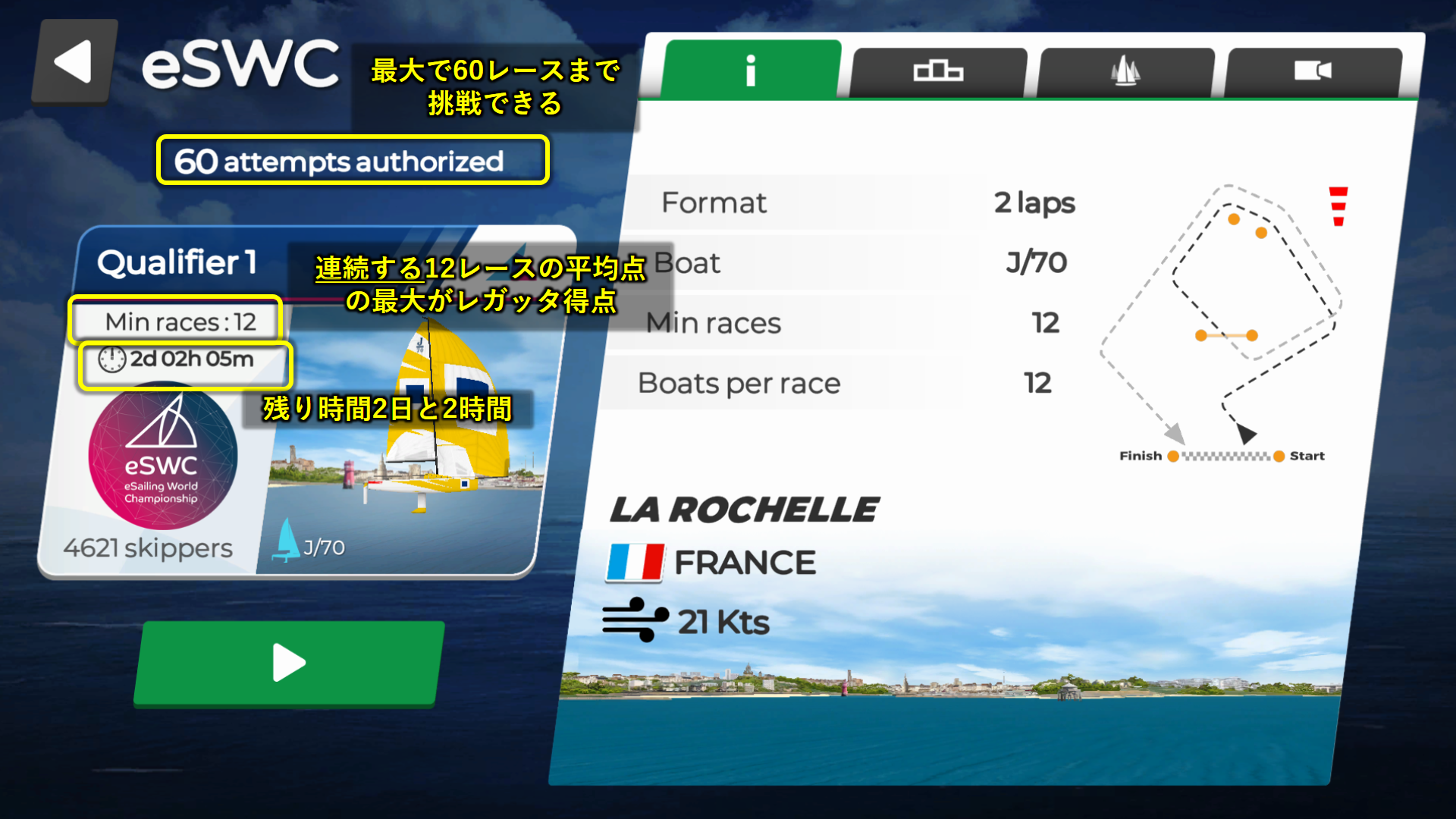Open the podium rankings tab
The width and height of the screenshot is (1456, 819).
tap(938, 72)
